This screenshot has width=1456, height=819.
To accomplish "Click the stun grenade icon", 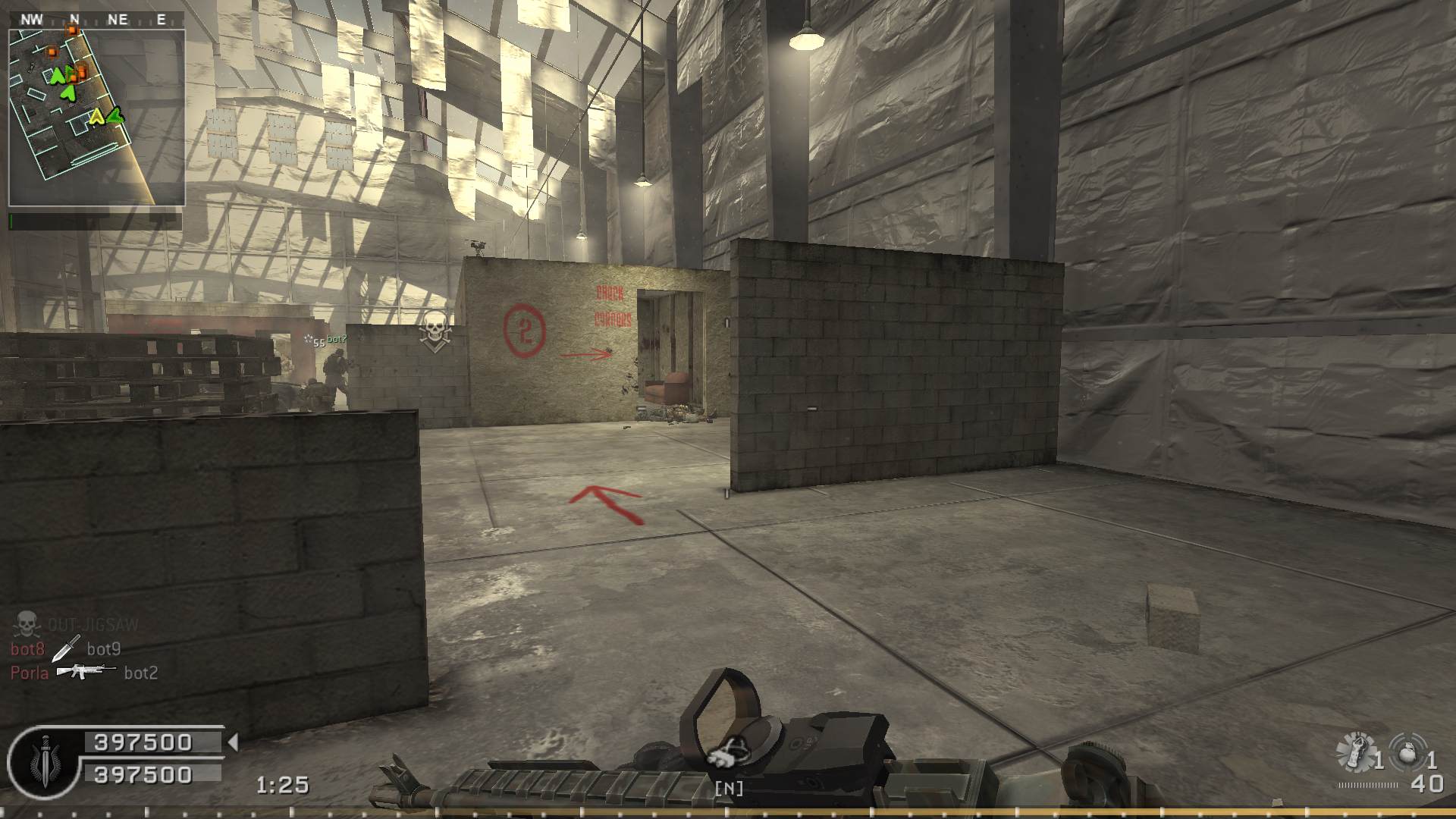I will tap(1355, 752).
